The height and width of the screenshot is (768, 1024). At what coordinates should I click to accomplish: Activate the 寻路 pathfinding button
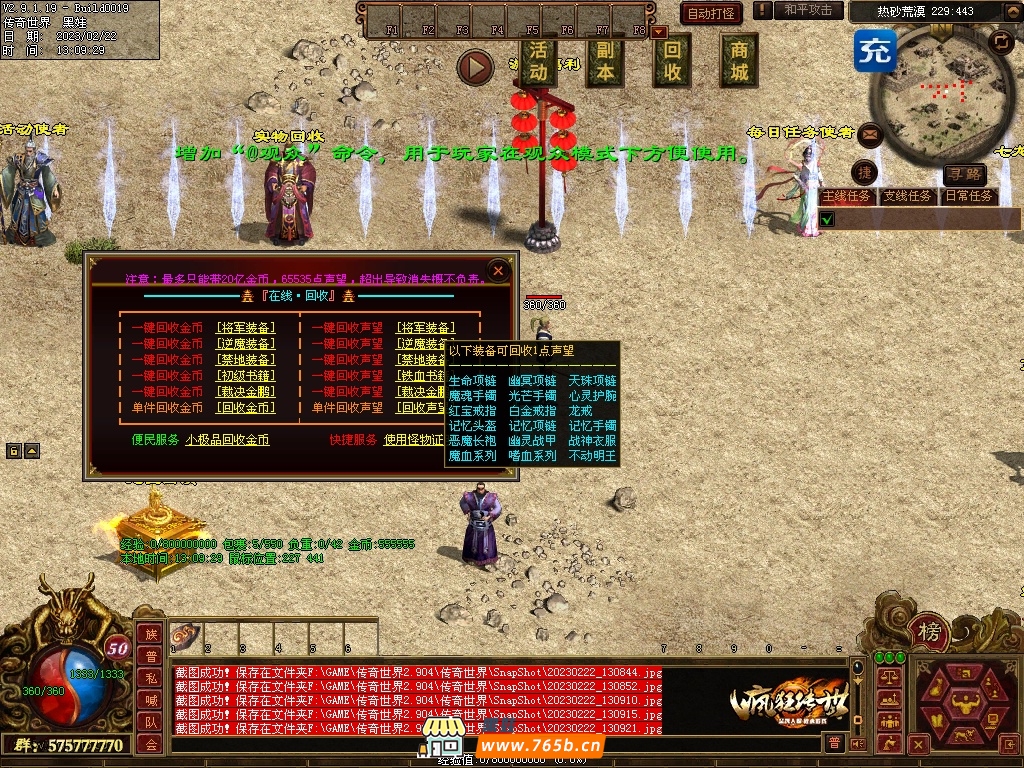coord(965,176)
